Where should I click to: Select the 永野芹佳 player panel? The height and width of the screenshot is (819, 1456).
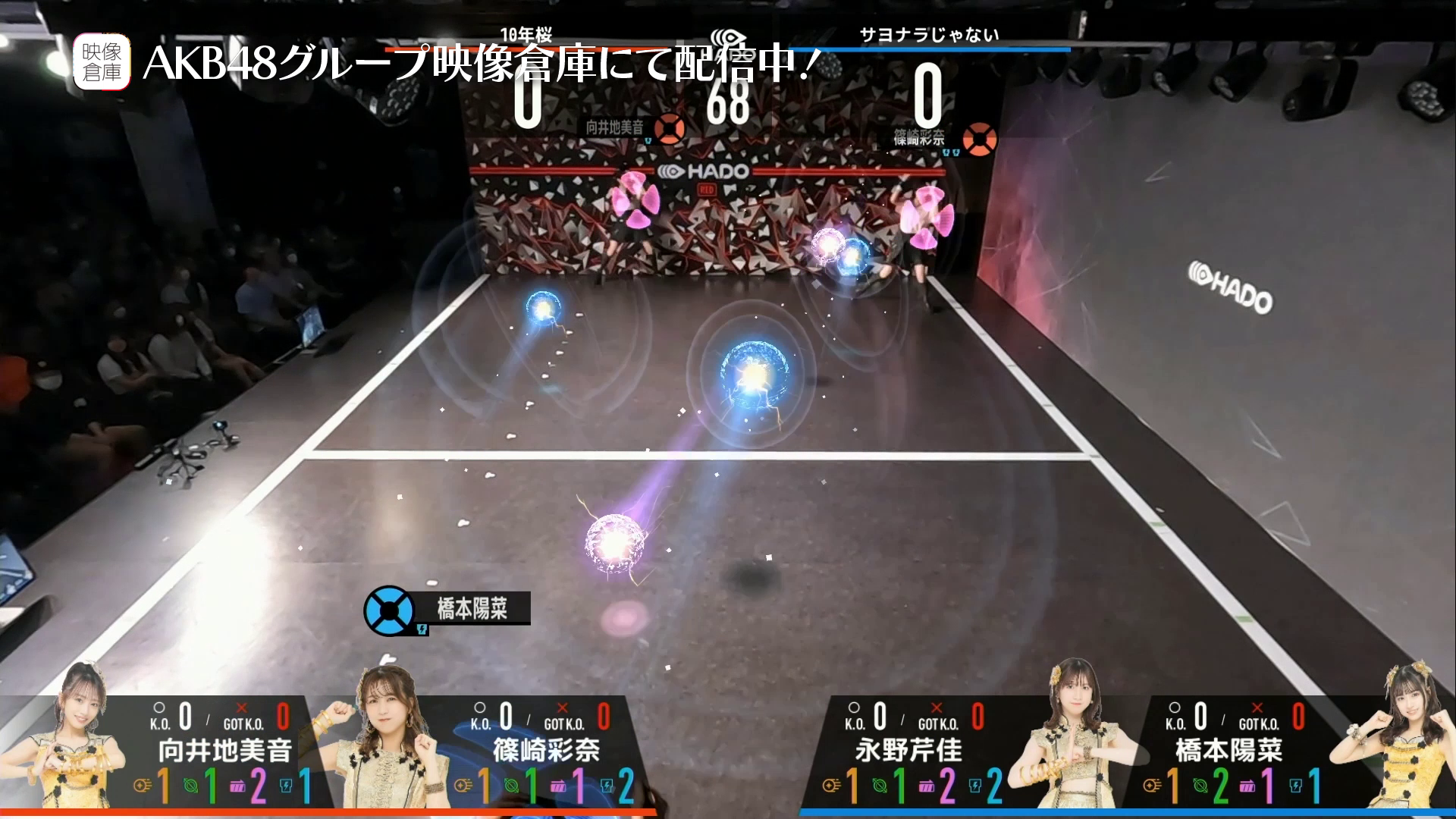(x=908, y=751)
